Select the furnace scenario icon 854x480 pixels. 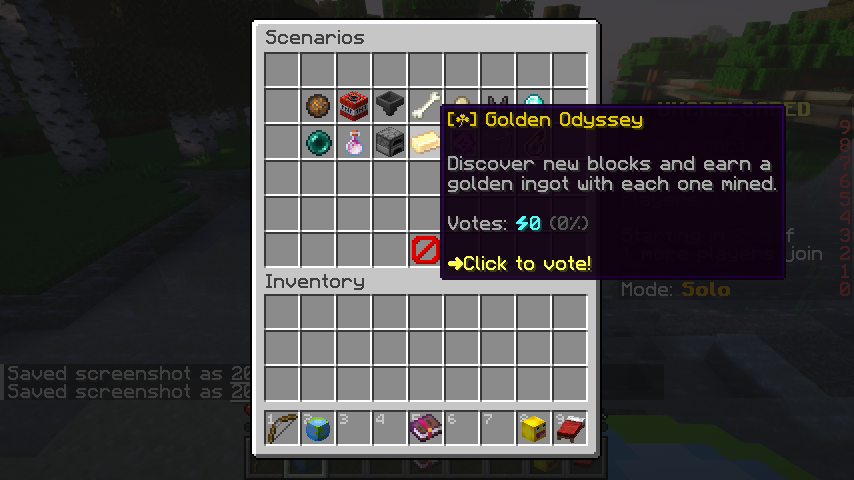click(390, 142)
